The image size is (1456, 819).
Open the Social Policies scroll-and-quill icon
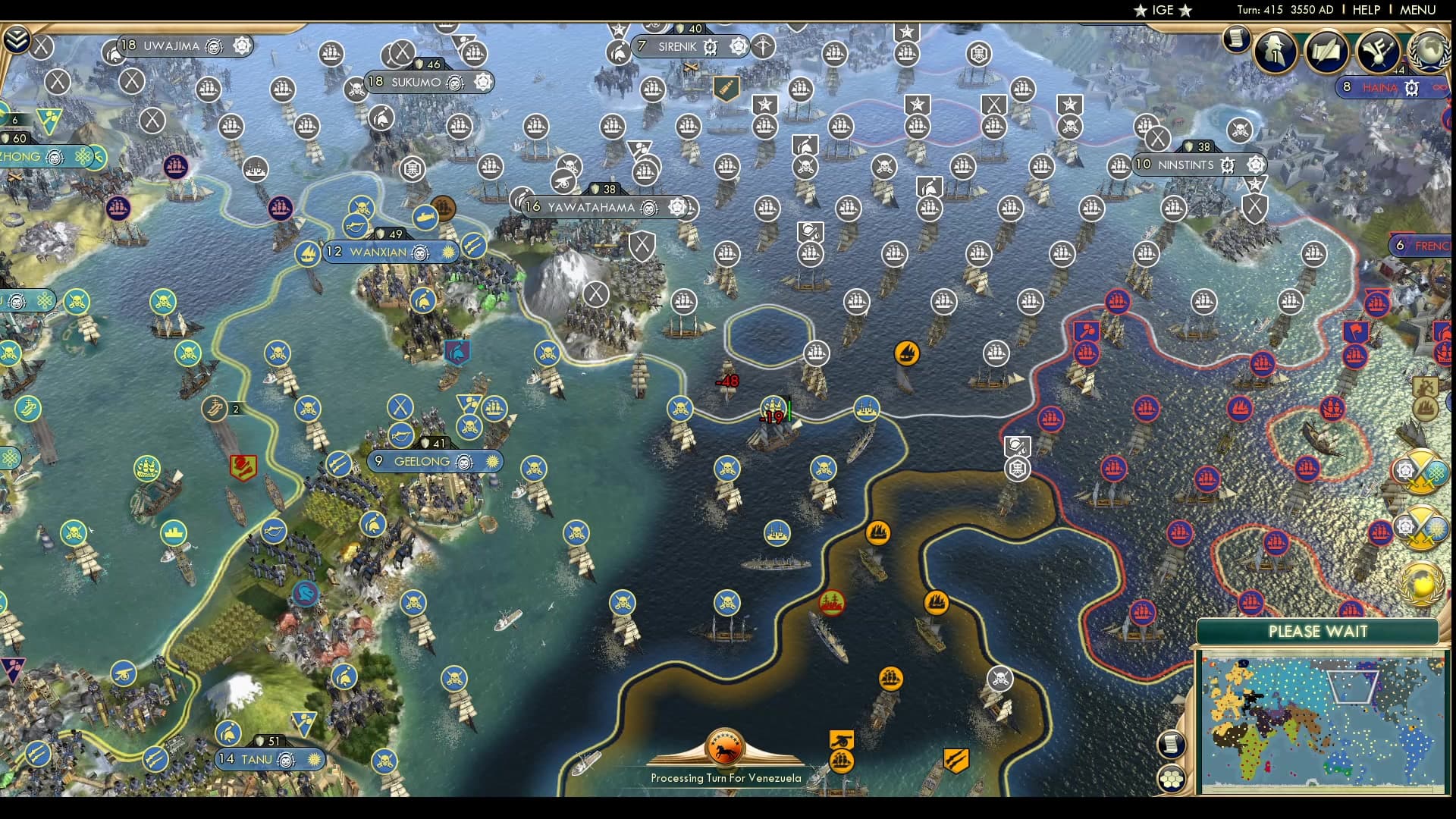(x=1327, y=52)
